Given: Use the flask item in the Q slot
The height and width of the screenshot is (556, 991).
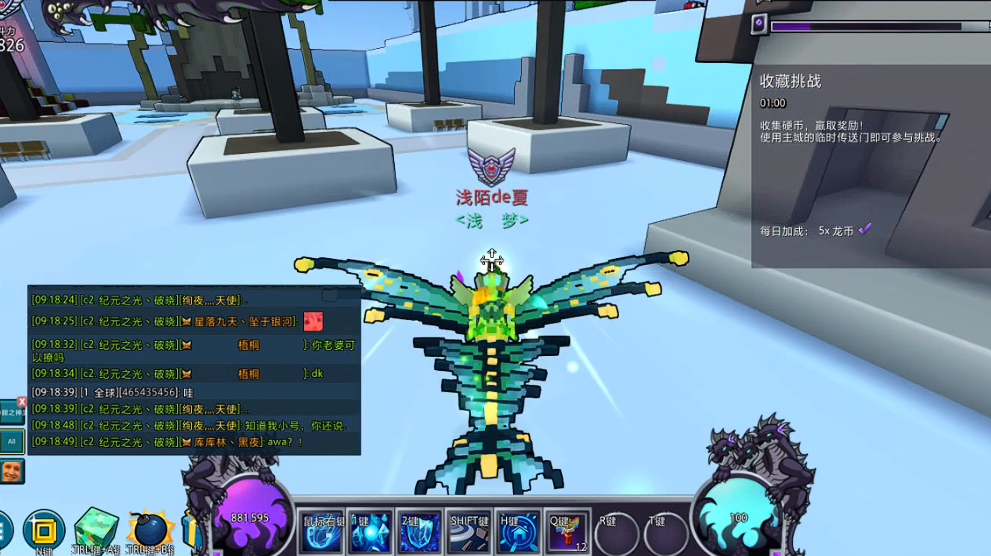Looking at the screenshot, I should pyautogui.click(x=567, y=531).
